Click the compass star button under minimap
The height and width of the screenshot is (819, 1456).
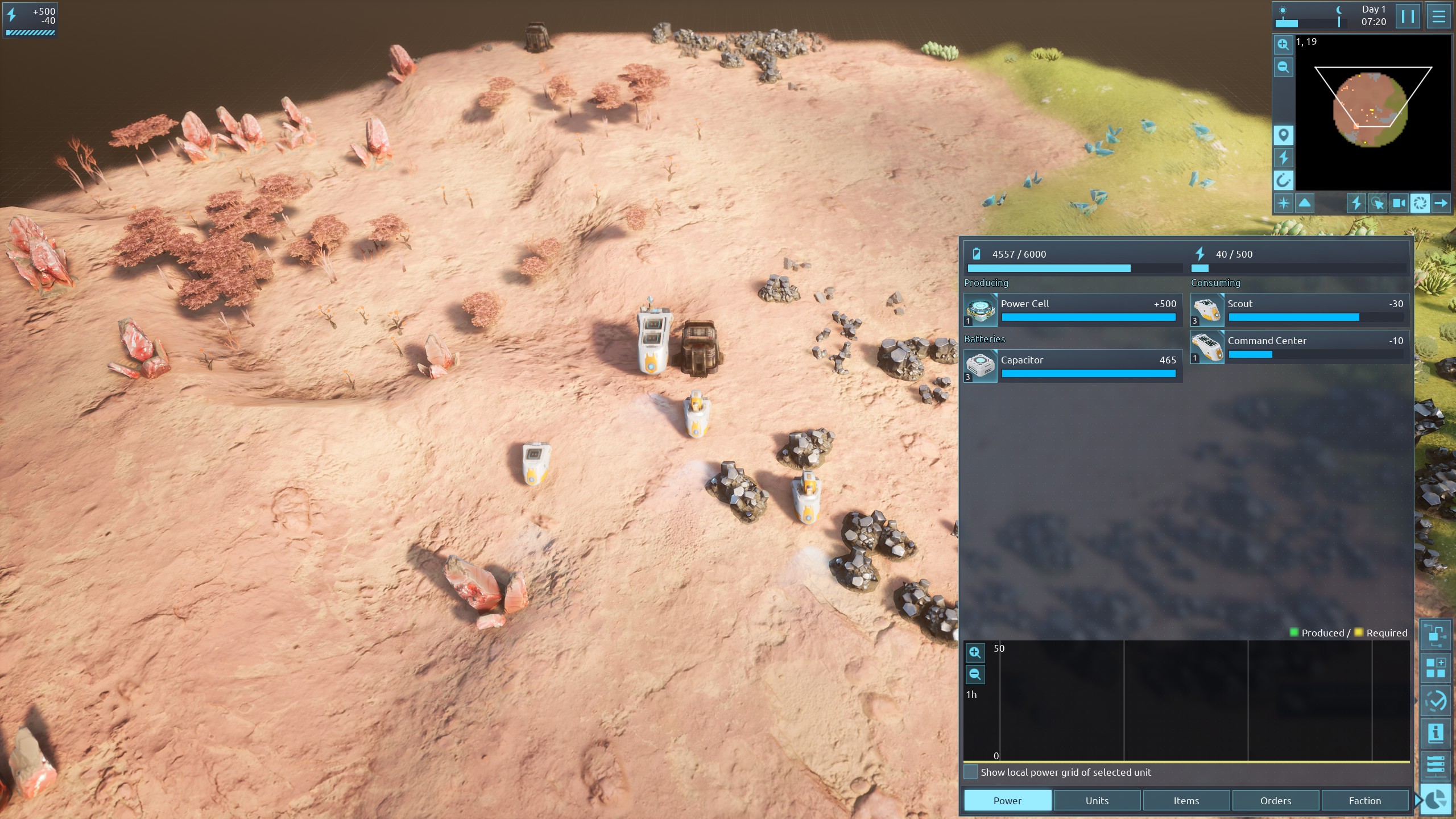point(1284,203)
